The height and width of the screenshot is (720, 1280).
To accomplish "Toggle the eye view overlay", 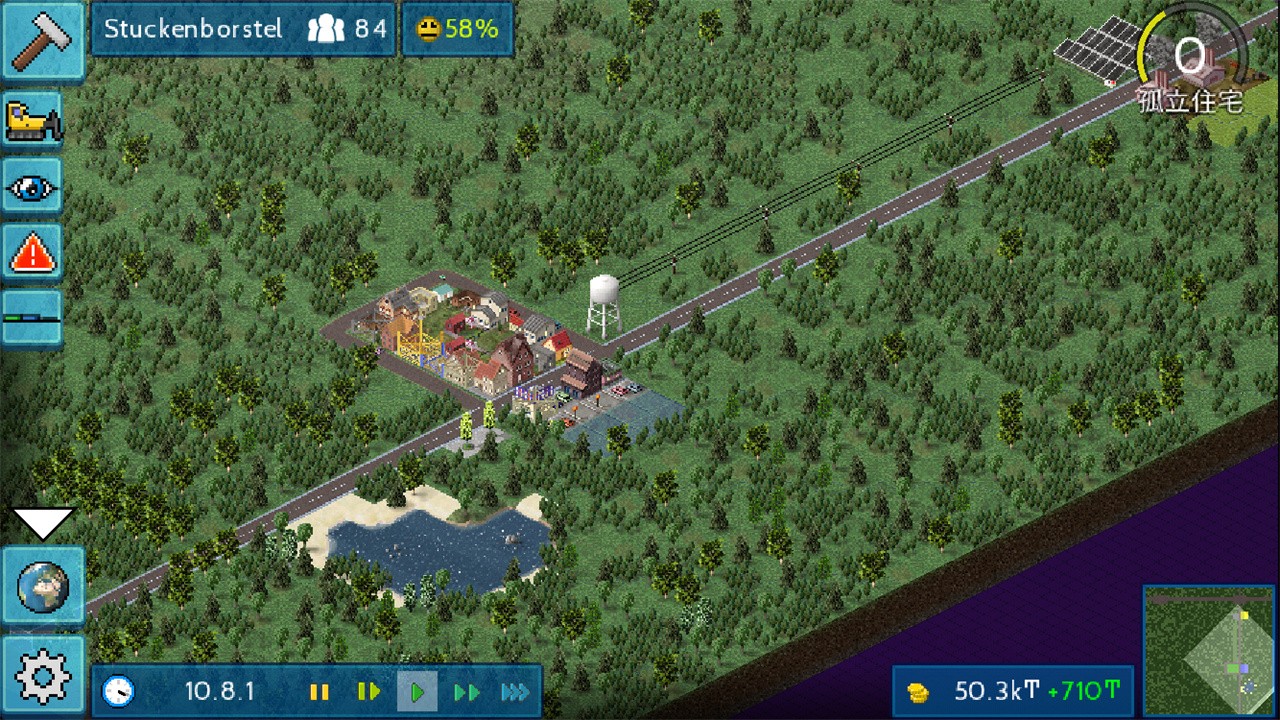I will tap(34, 187).
